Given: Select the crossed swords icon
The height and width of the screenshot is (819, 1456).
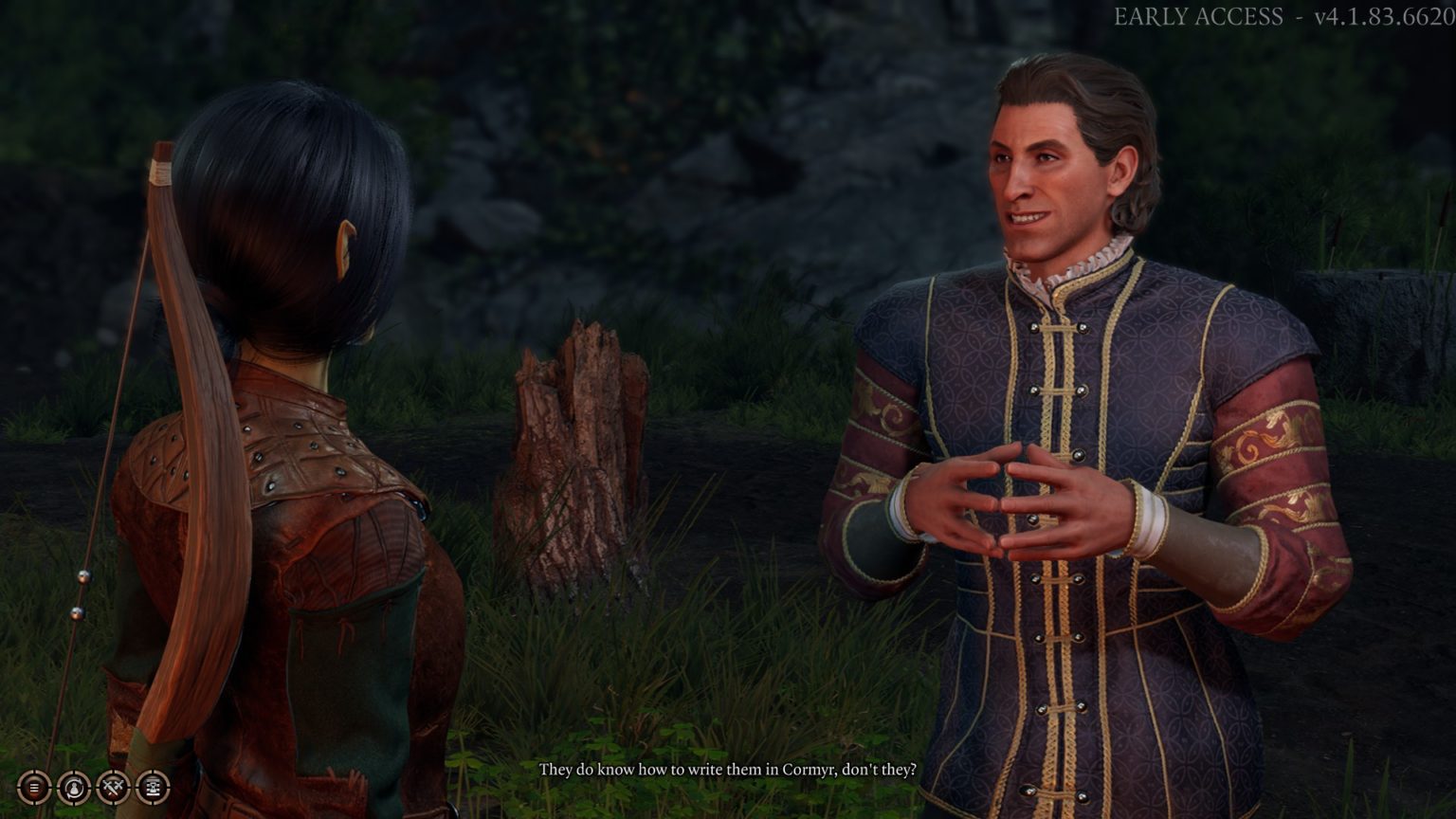Looking at the screenshot, I should (114, 787).
